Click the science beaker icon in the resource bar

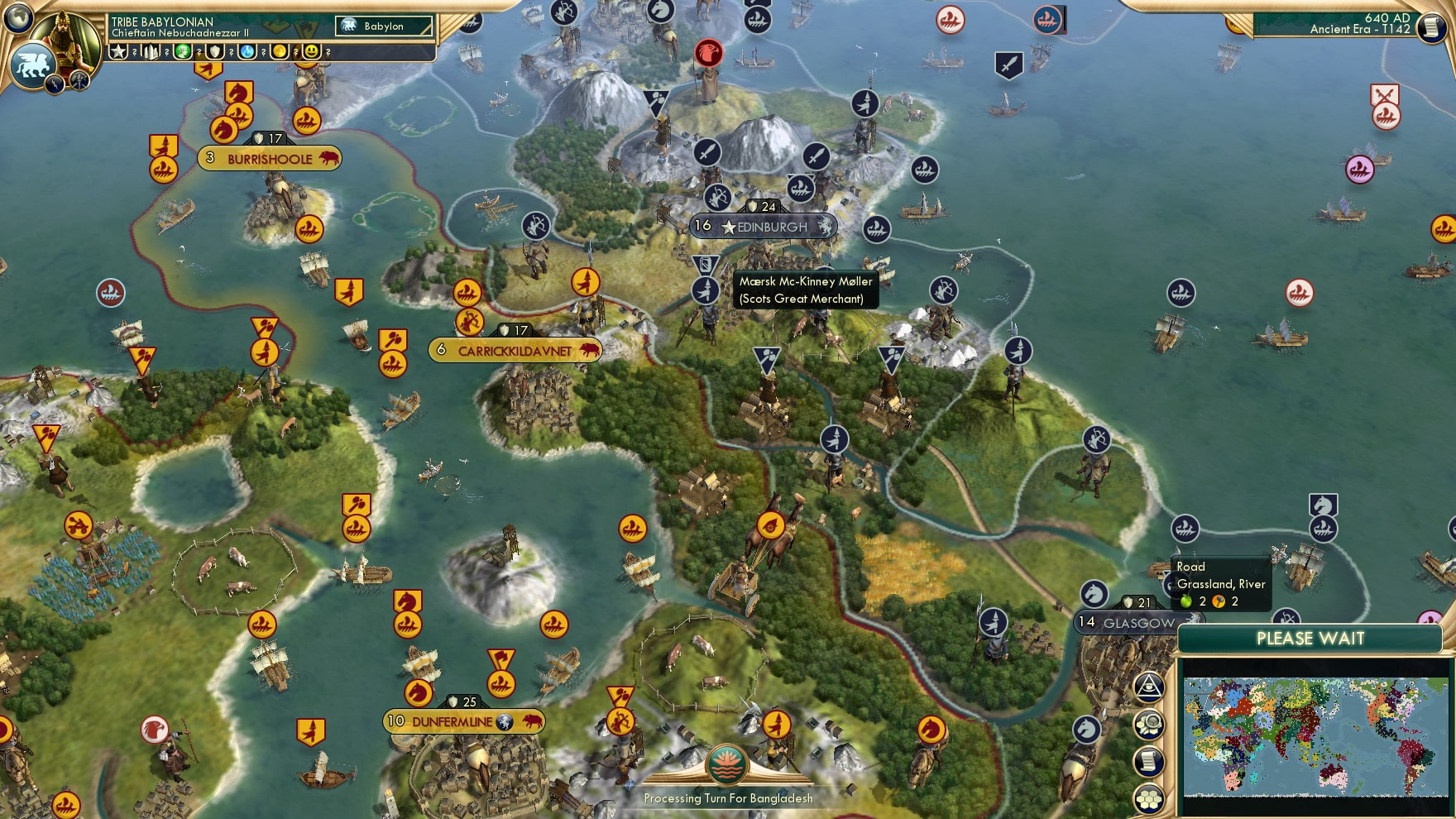click(x=245, y=52)
